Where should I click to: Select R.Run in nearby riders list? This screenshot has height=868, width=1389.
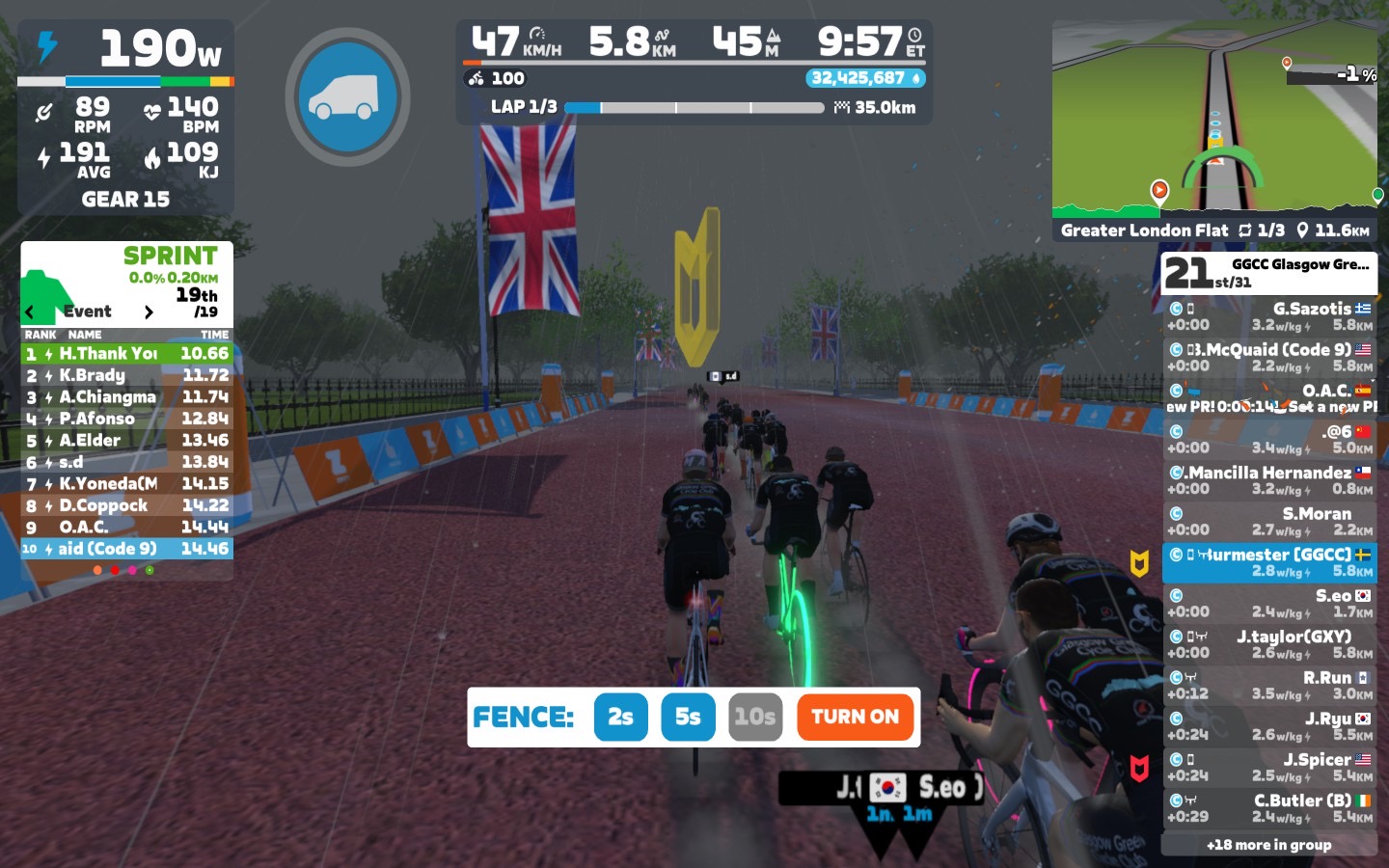(1268, 685)
